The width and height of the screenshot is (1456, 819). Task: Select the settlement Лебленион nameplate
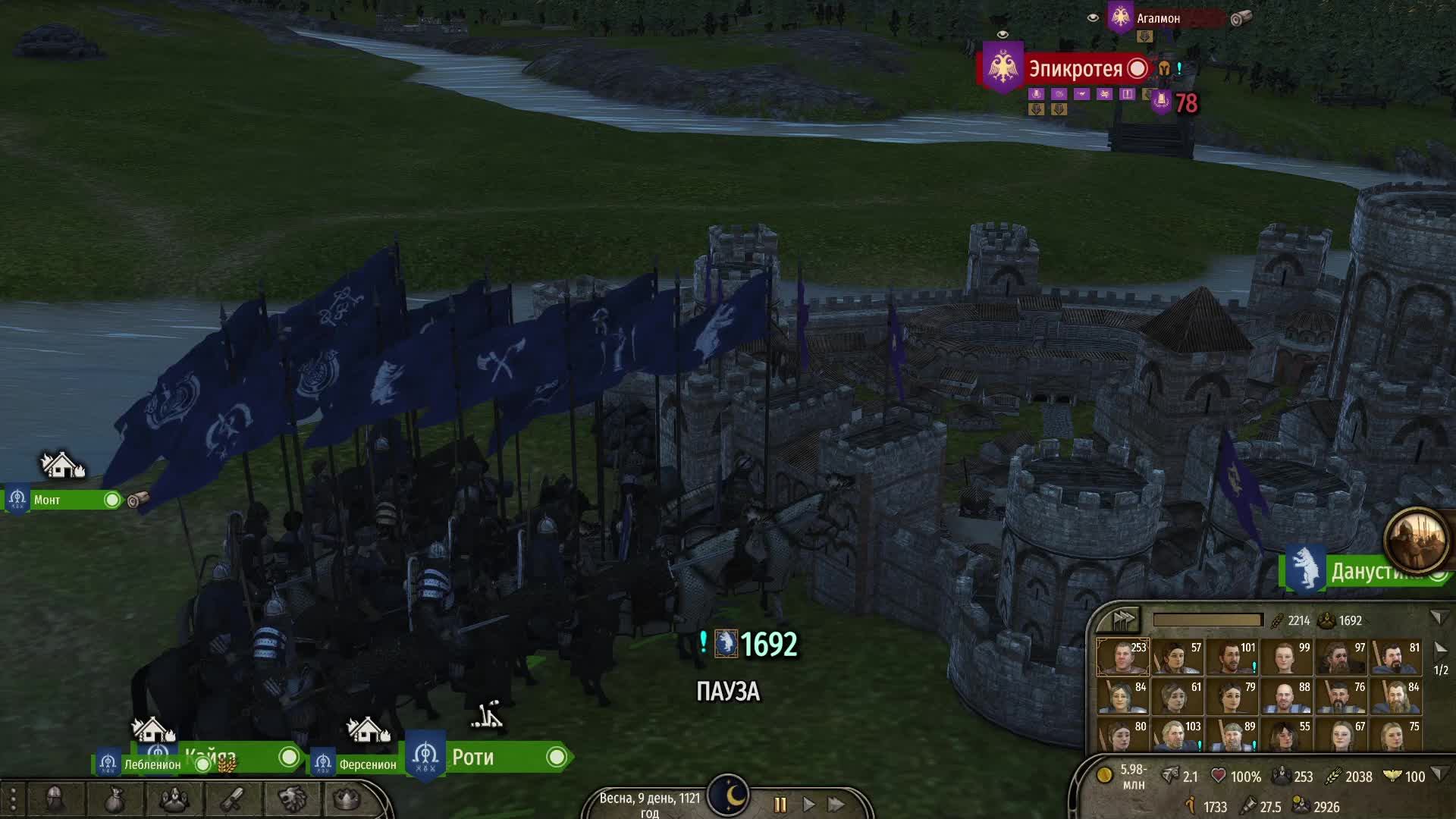click(x=152, y=766)
